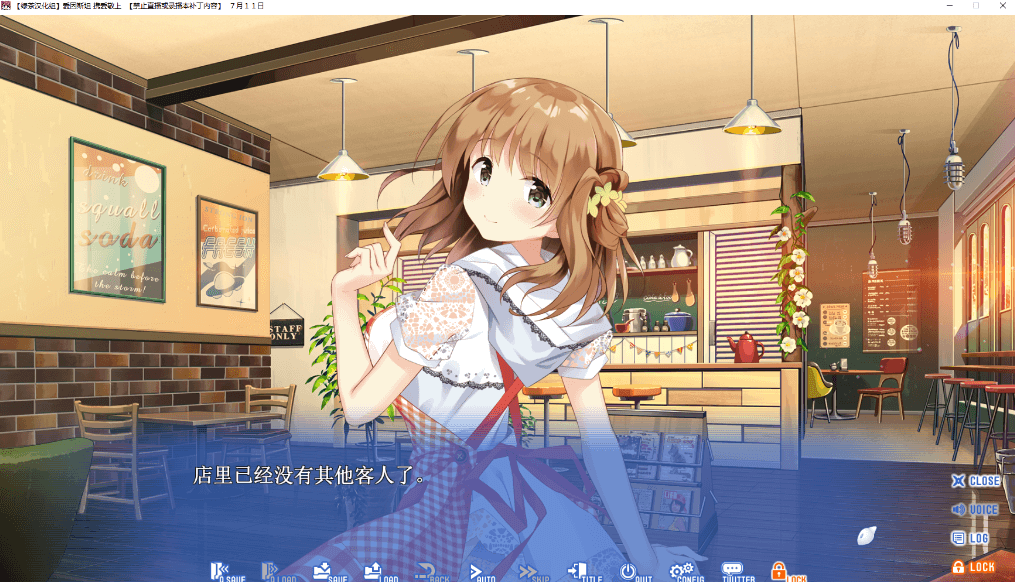Hide the text window with CLOSE
The image size is (1015, 582).
point(975,481)
